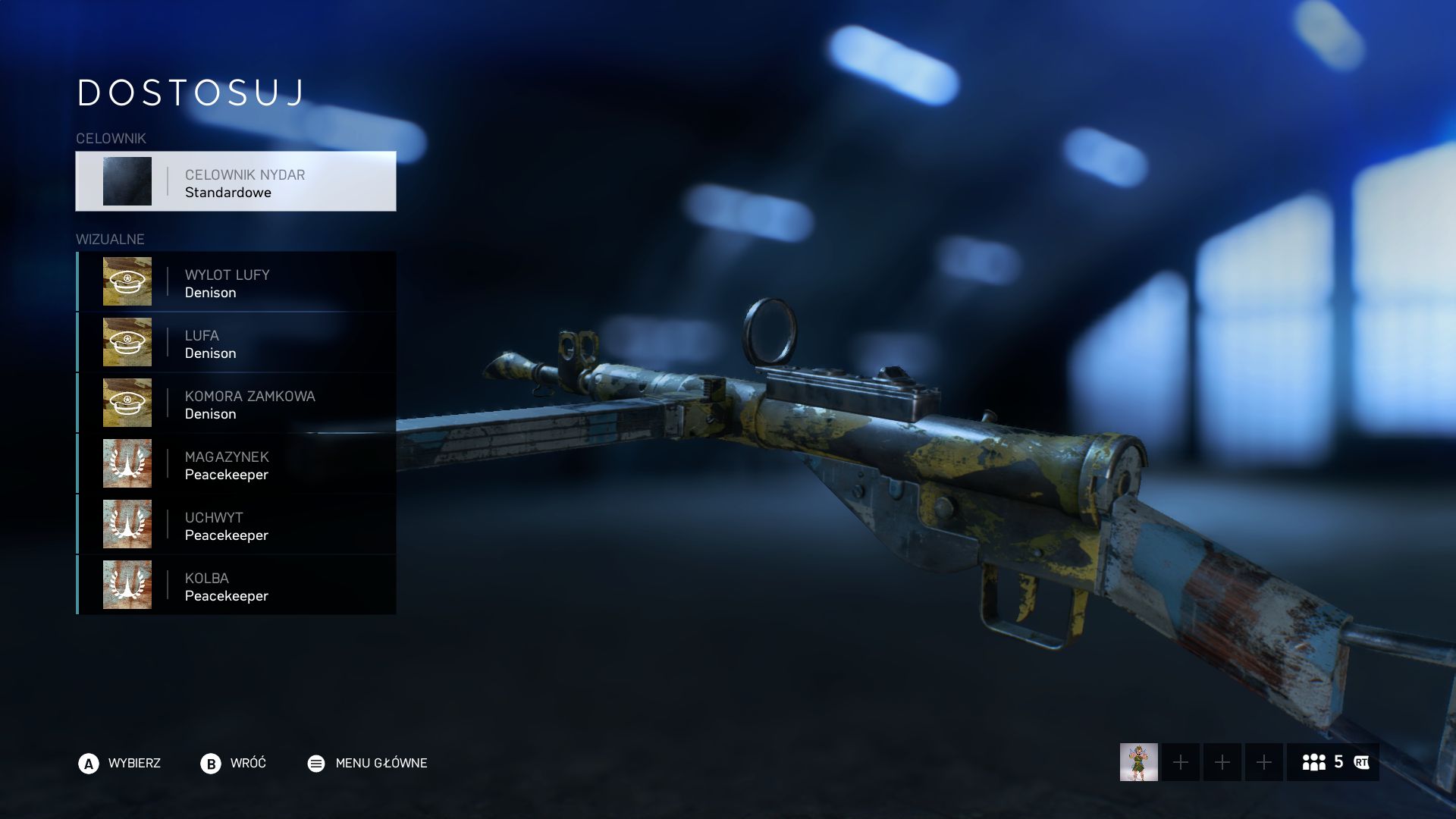Choose the Kolba Peacekeeper skin row
The width and height of the screenshot is (1456, 819).
pos(236,585)
